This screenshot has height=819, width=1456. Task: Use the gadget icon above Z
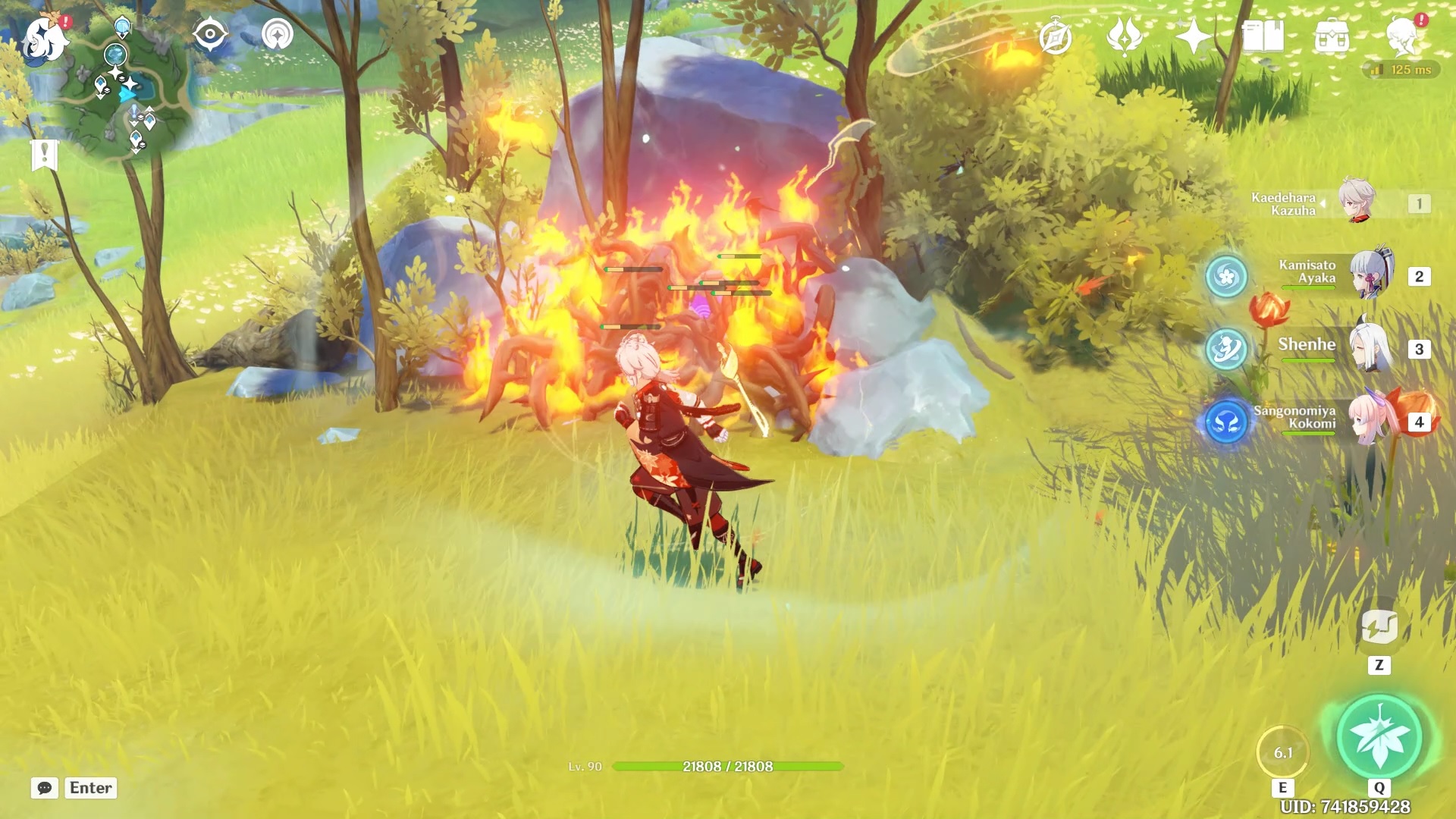tap(1379, 627)
